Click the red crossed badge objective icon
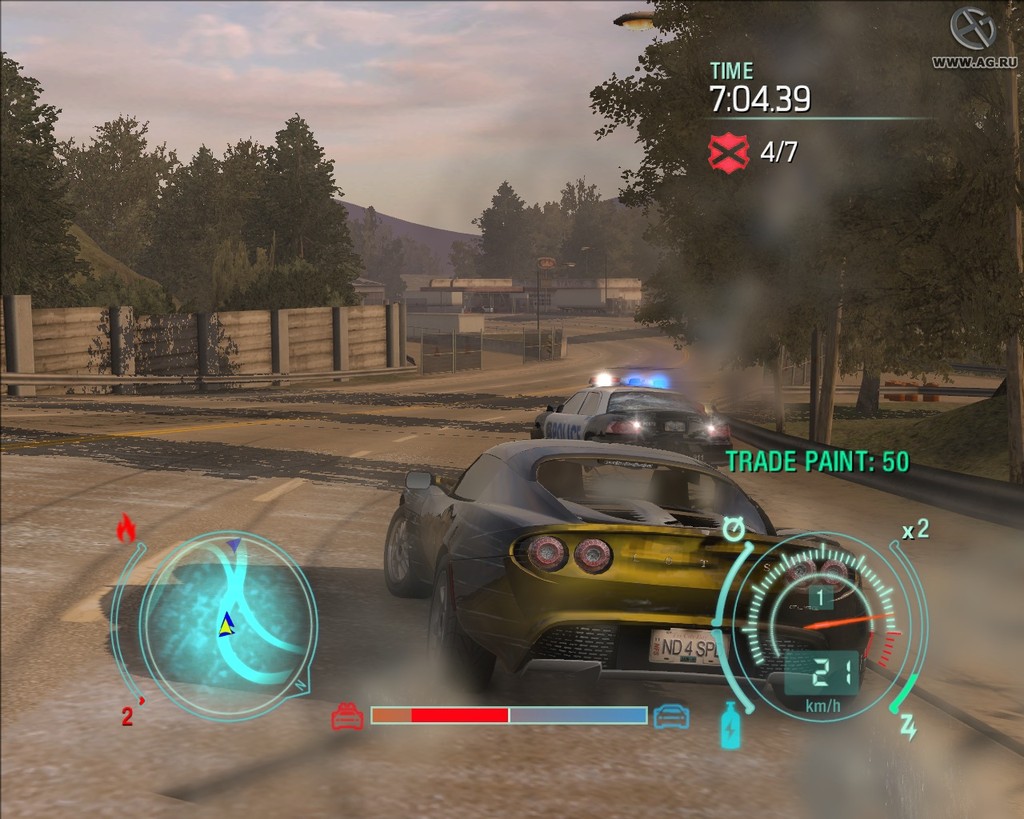 click(x=727, y=152)
